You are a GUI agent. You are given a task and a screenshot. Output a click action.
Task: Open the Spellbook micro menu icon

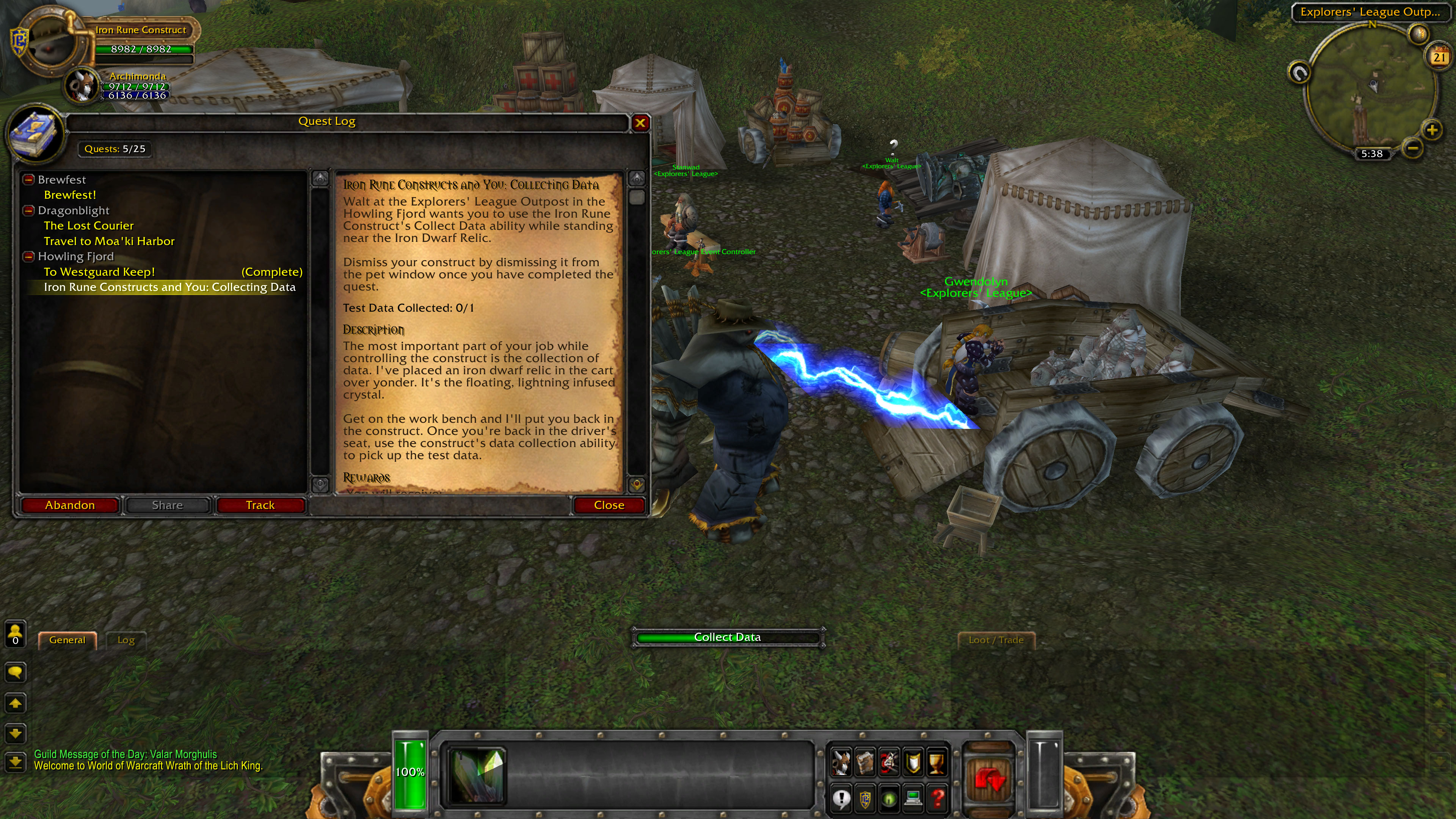pos(865,762)
